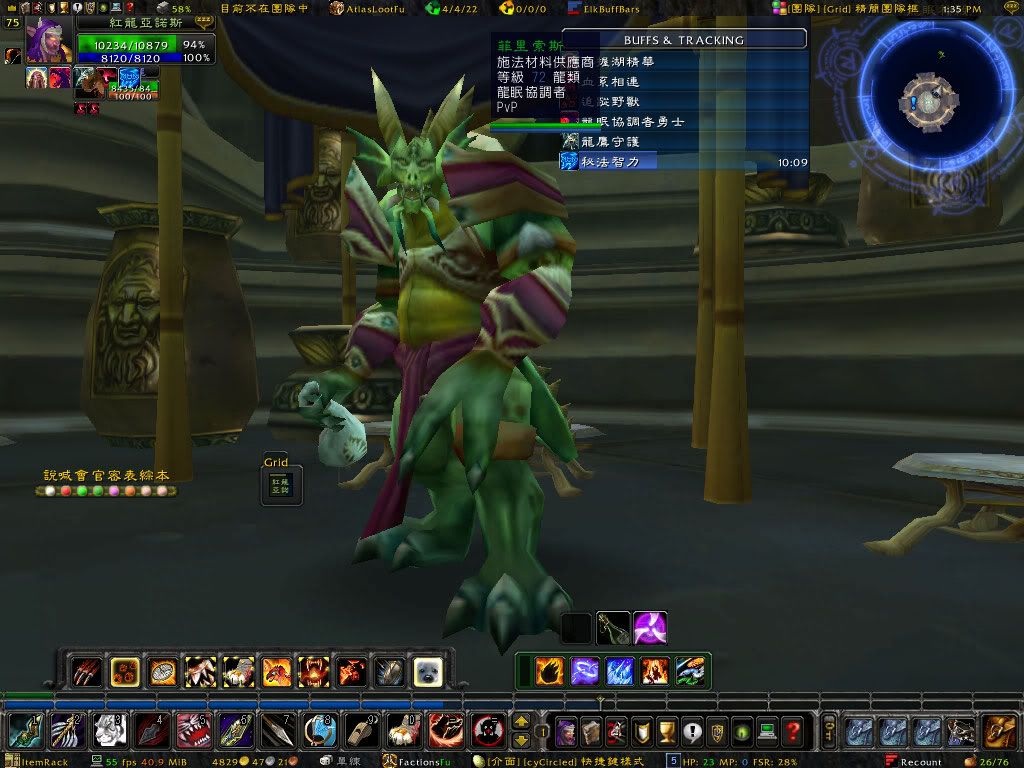Activate the white seal pup icon

pos(429,671)
